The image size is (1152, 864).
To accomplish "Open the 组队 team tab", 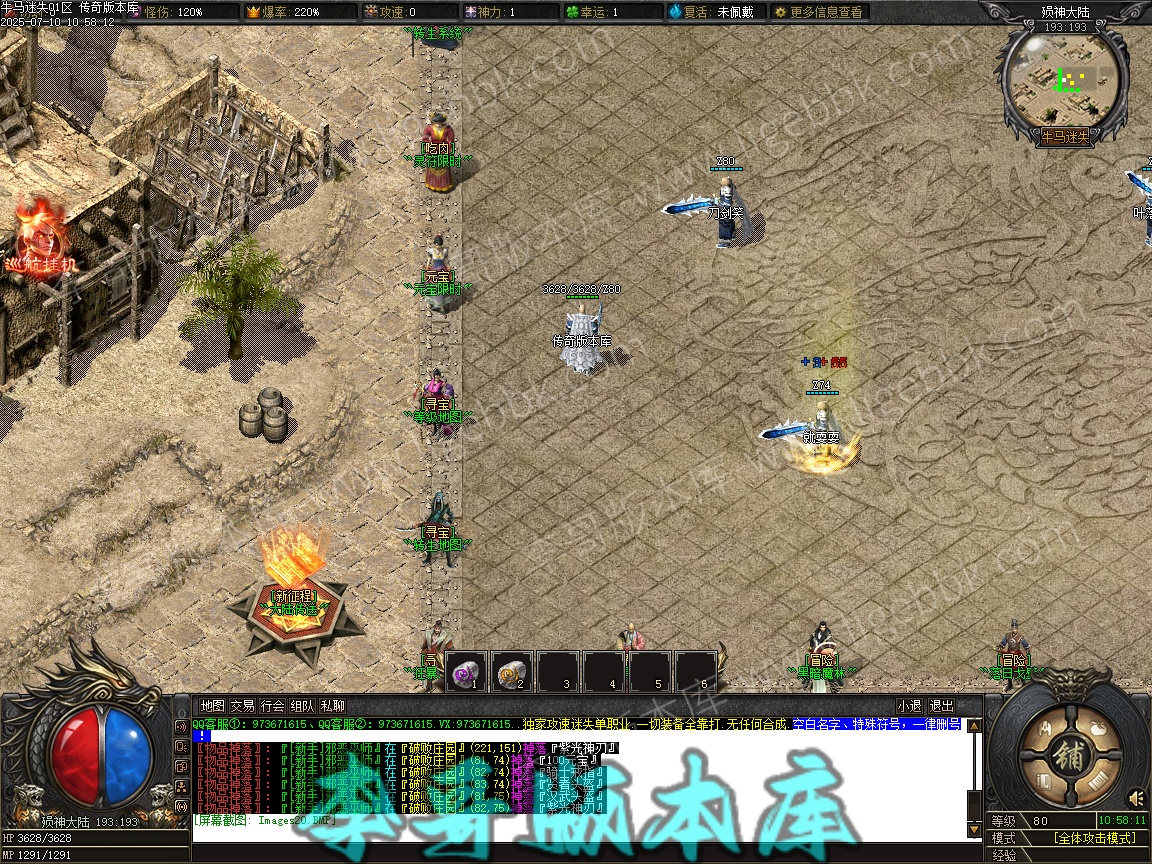I will point(303,706).
